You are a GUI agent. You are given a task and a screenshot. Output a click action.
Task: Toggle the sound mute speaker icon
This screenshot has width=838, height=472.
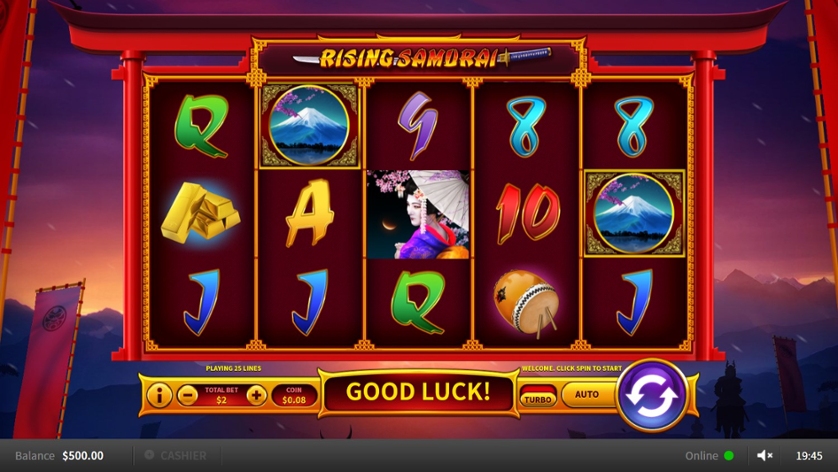click(x=765, y=455)
